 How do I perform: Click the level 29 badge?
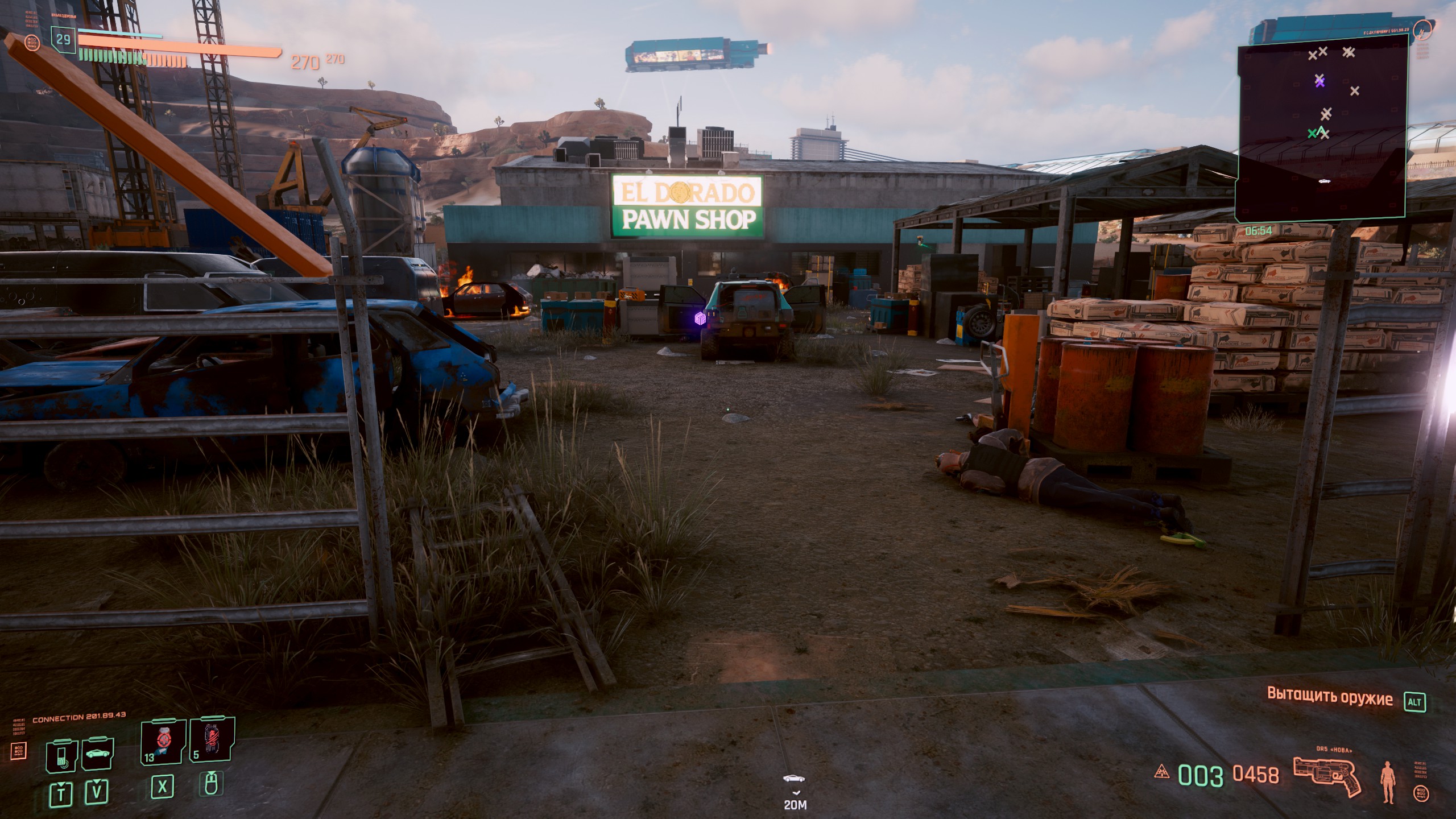click(x=63, y=39)
